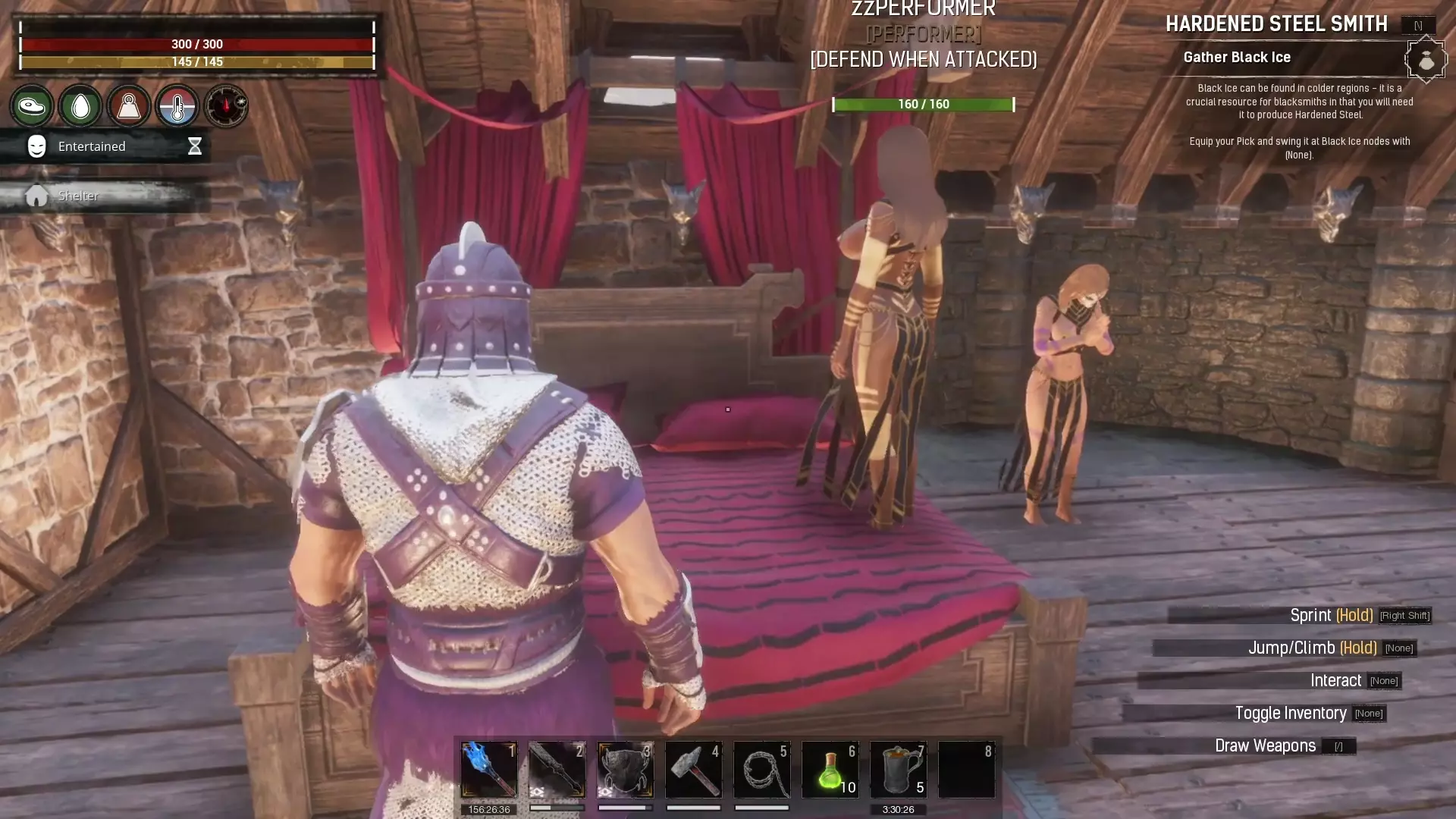Click the dark compass dial icon
This screenshot has height=819, width=1456.
tap(226, 106)
